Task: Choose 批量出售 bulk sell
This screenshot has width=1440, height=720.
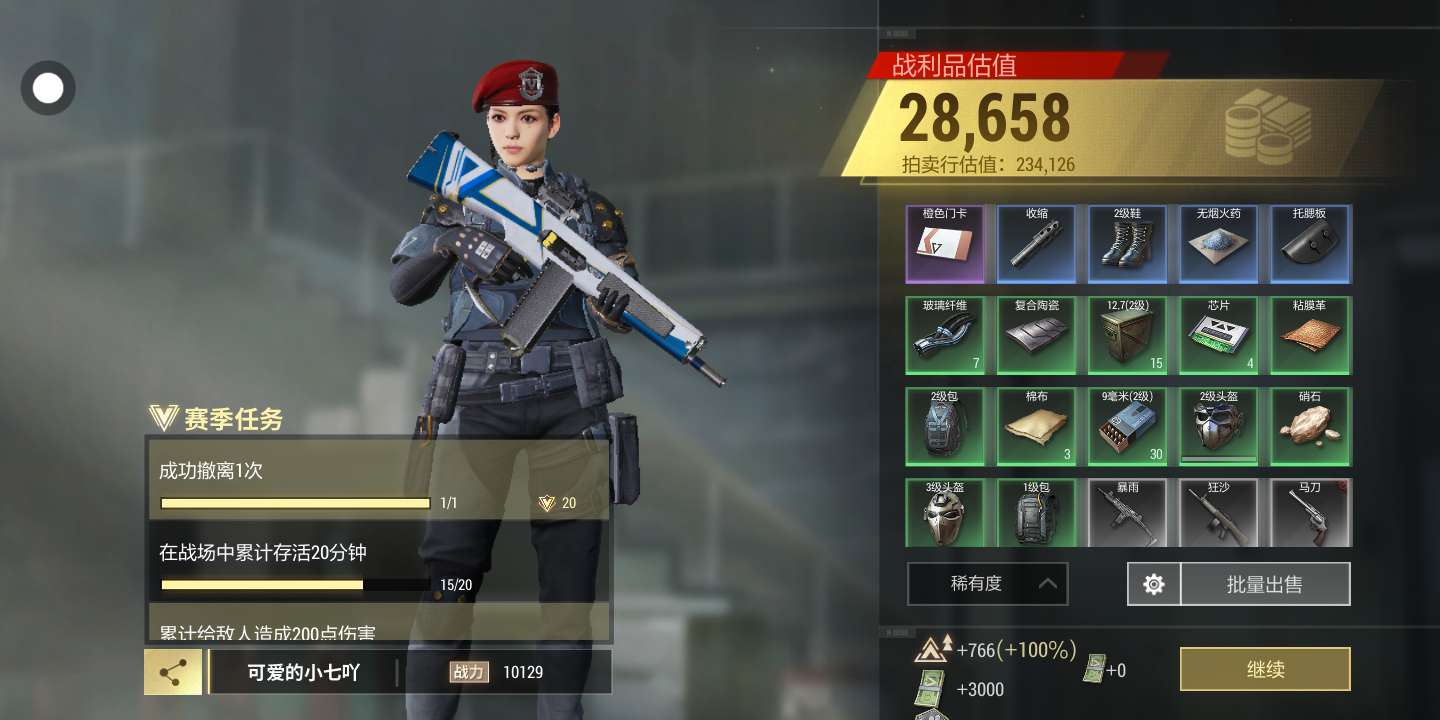Action: click(x=1265, y=584)
